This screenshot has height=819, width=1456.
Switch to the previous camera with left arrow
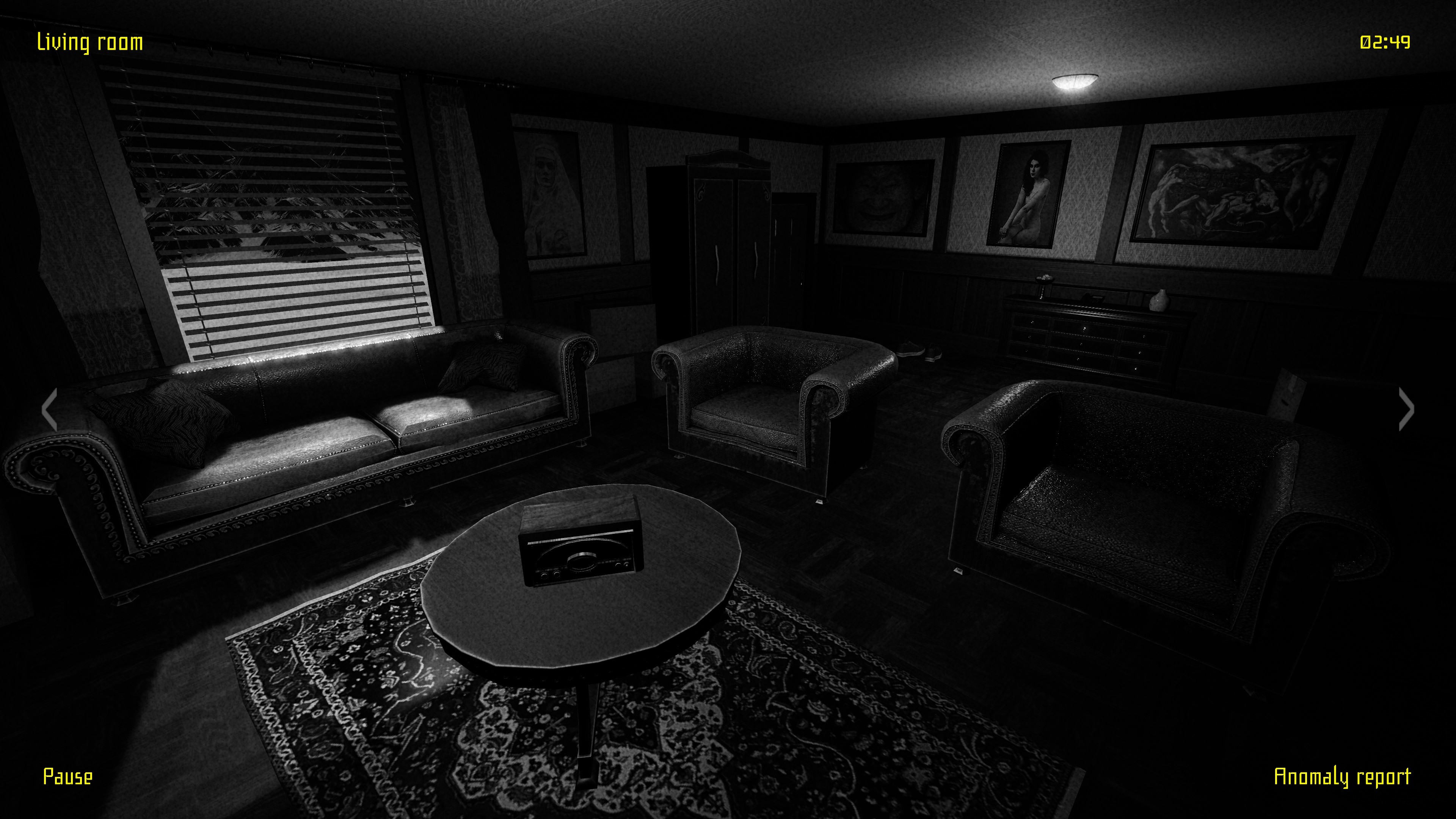[50, 409]
